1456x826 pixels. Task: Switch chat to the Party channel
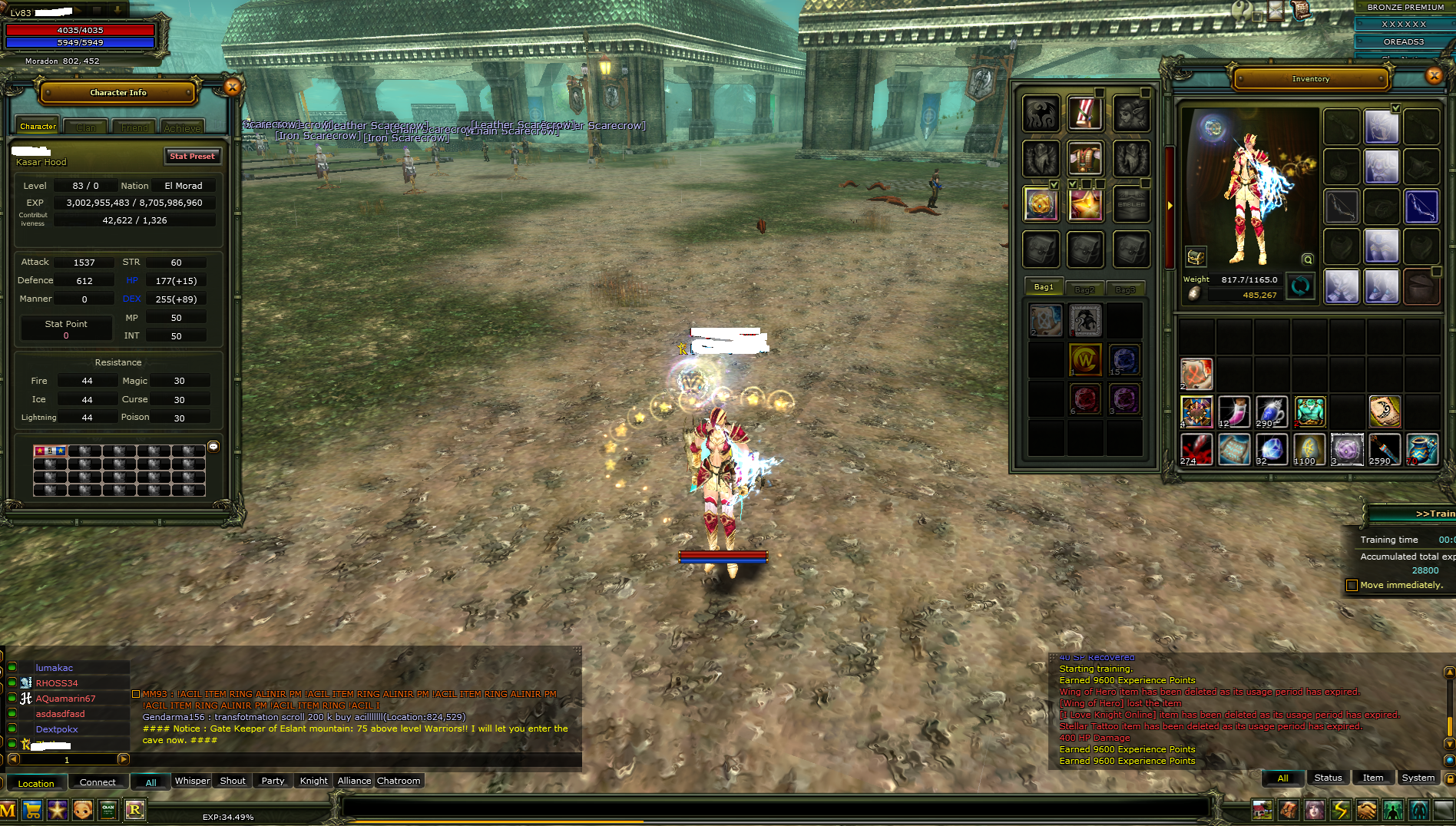click(273, 781)
